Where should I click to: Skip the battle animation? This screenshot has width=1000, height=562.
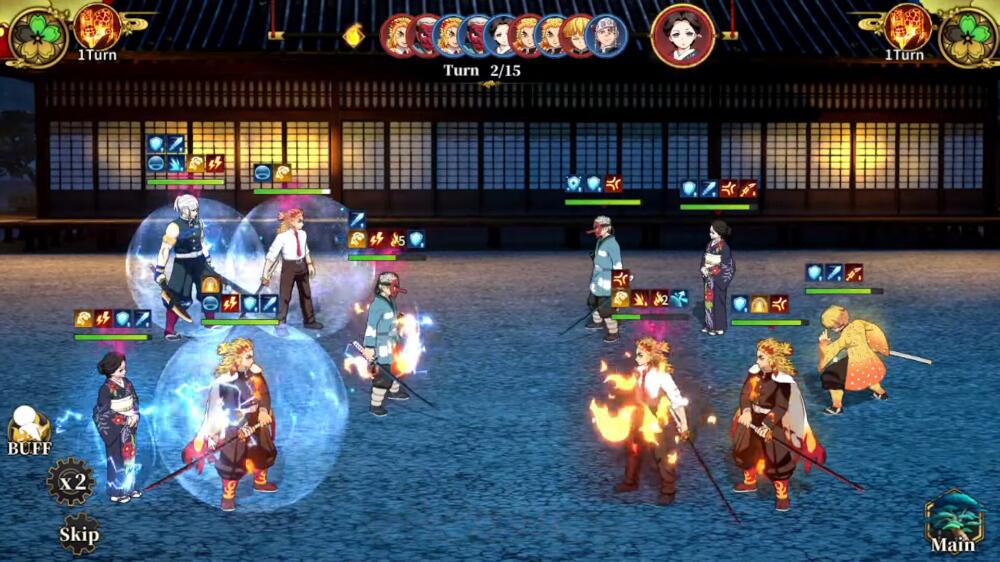pos(79,533)
